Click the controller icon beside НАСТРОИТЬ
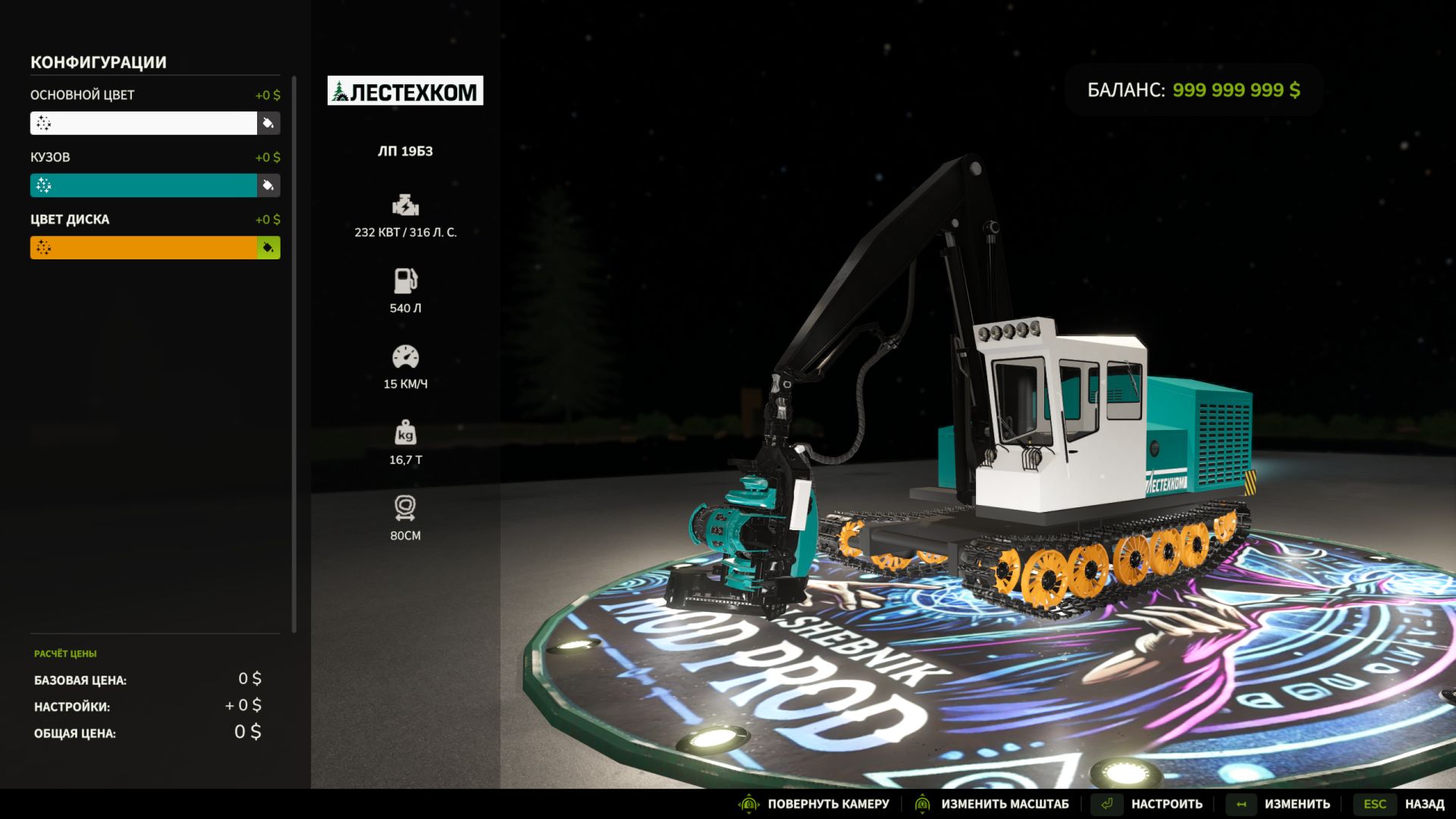The width and height of the screenshot is (1456, 819). pos(1107,803)
